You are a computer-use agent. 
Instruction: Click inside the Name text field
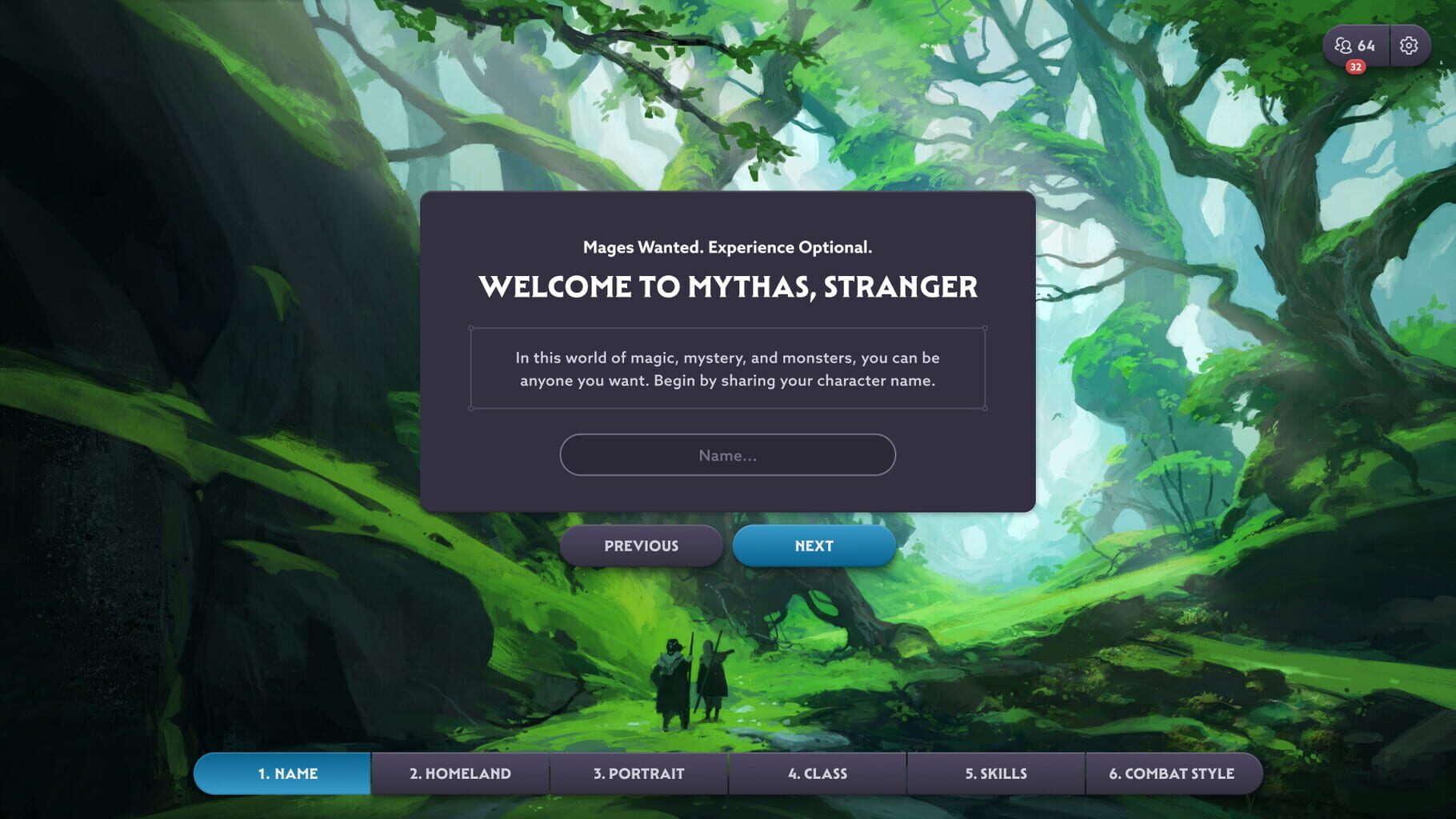(x=726, y=454)
